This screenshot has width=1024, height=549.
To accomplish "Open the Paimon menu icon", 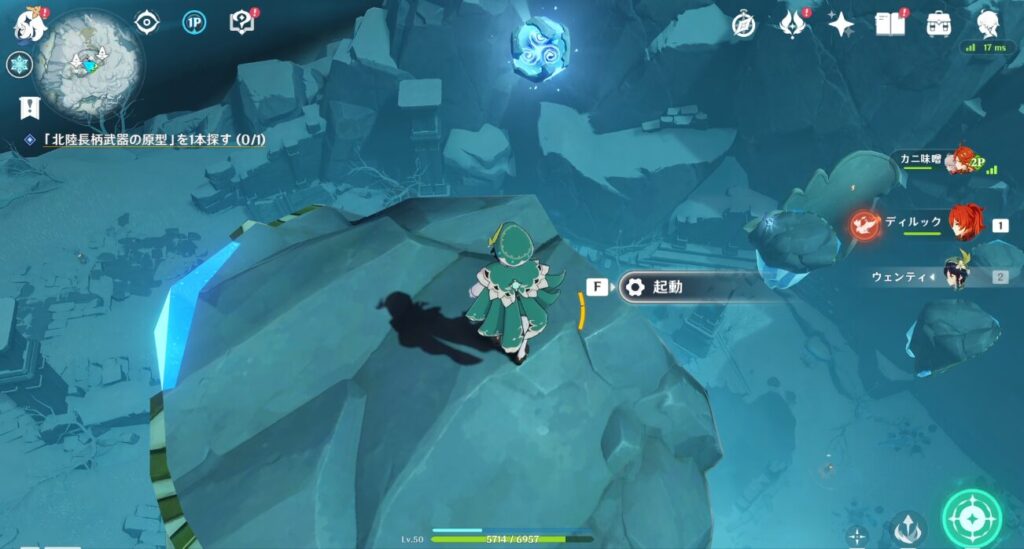I will tap(31, 21).
